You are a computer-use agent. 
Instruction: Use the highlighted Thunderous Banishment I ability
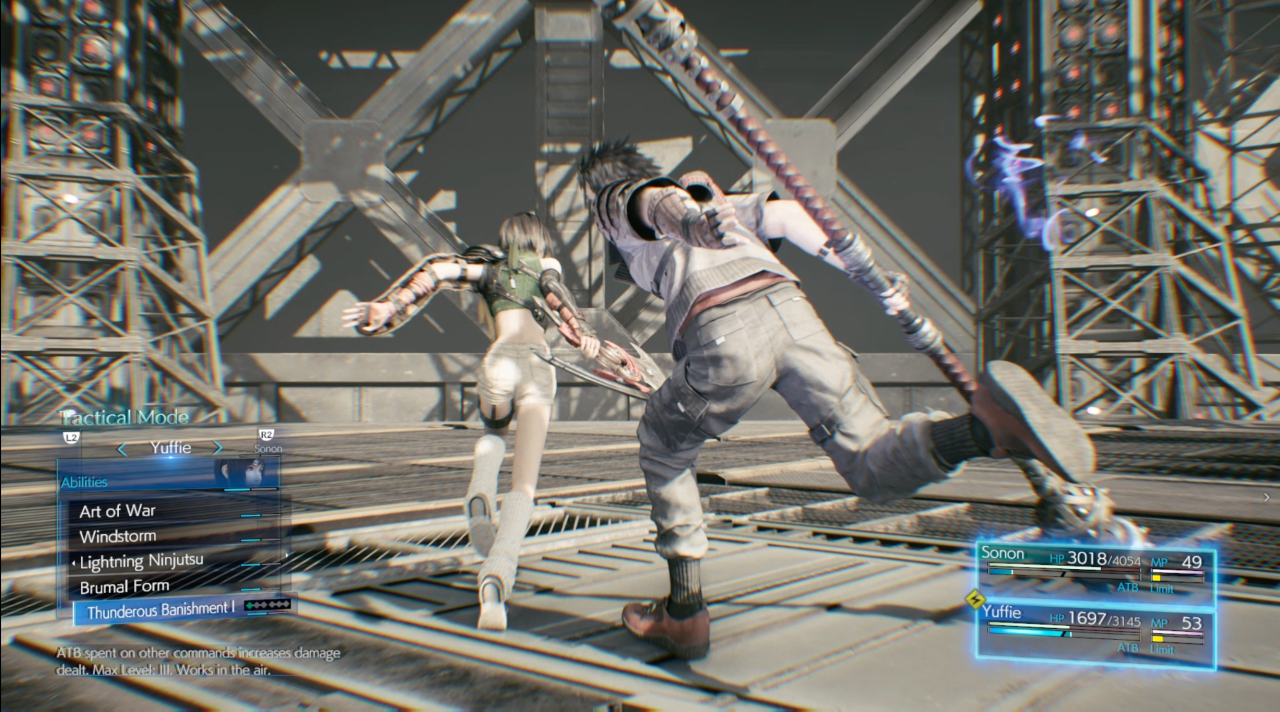[160, 610]
